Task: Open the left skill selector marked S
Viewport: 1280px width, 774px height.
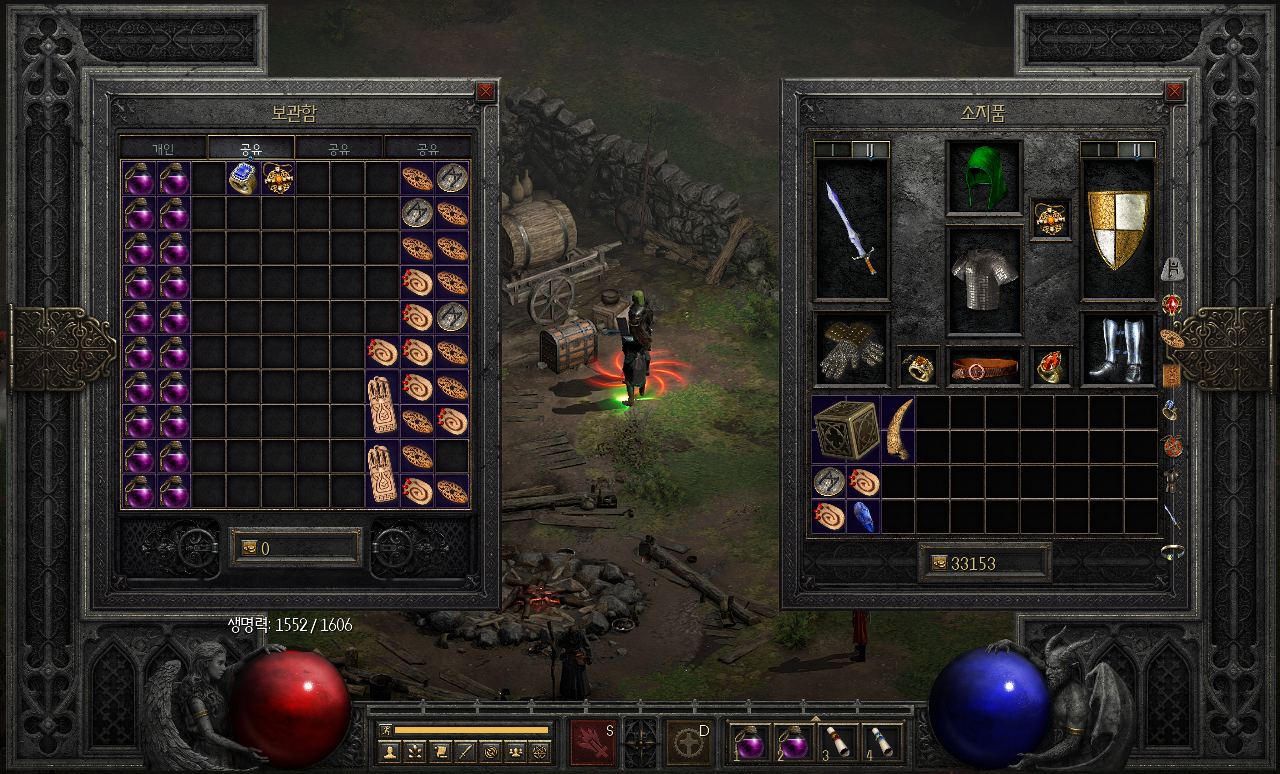Action: [593, 742]
